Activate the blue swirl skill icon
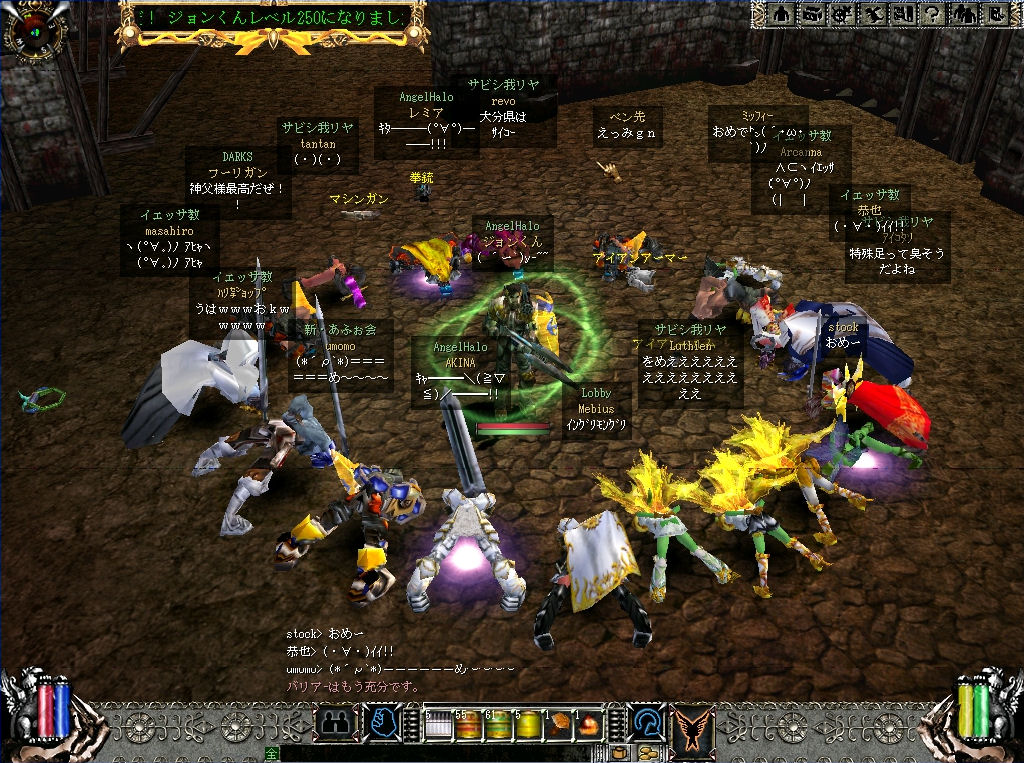Viewport: 1024px width, 763px height. (645, 722)
